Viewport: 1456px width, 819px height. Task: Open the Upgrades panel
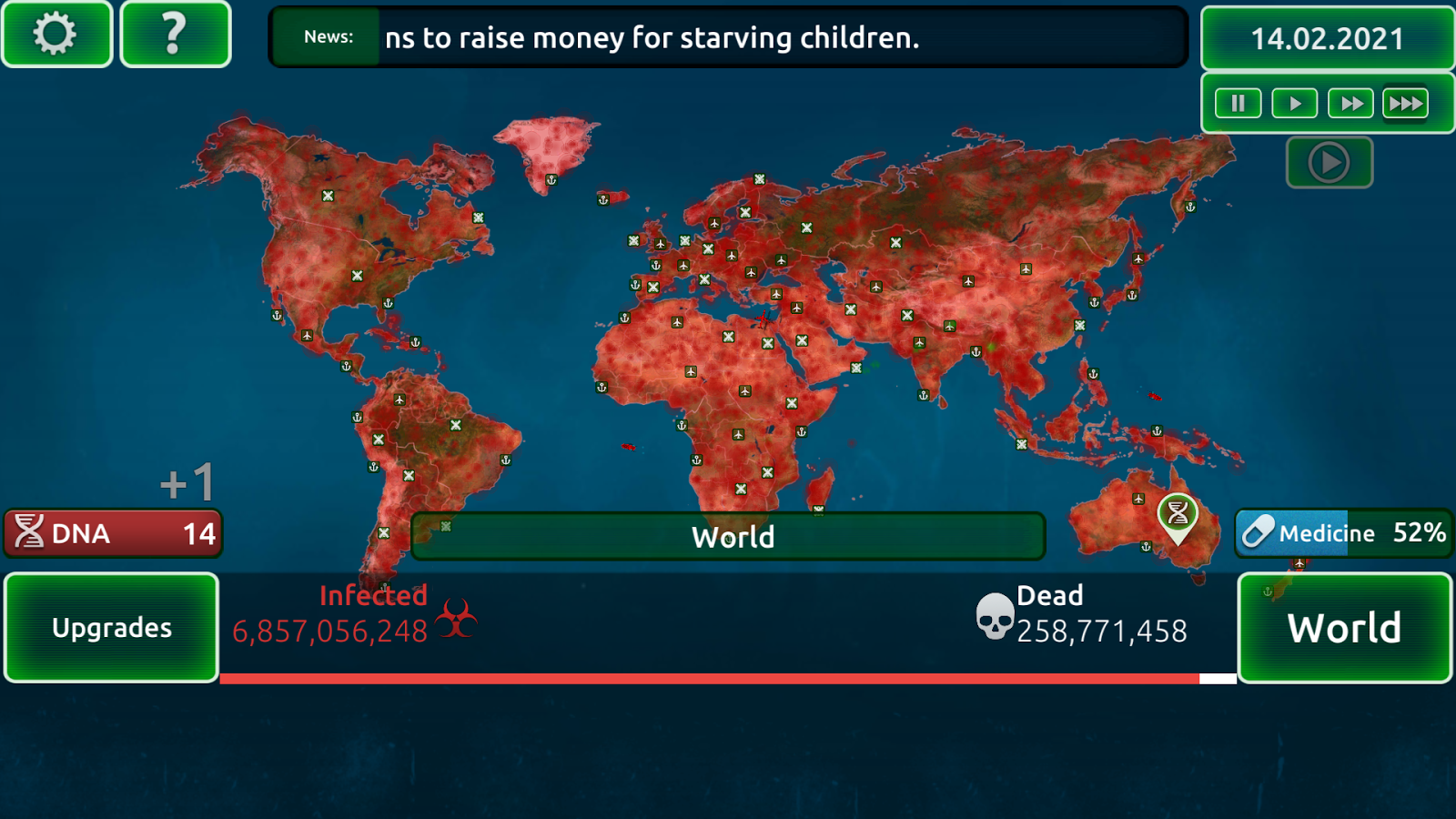tap(111, 627)
